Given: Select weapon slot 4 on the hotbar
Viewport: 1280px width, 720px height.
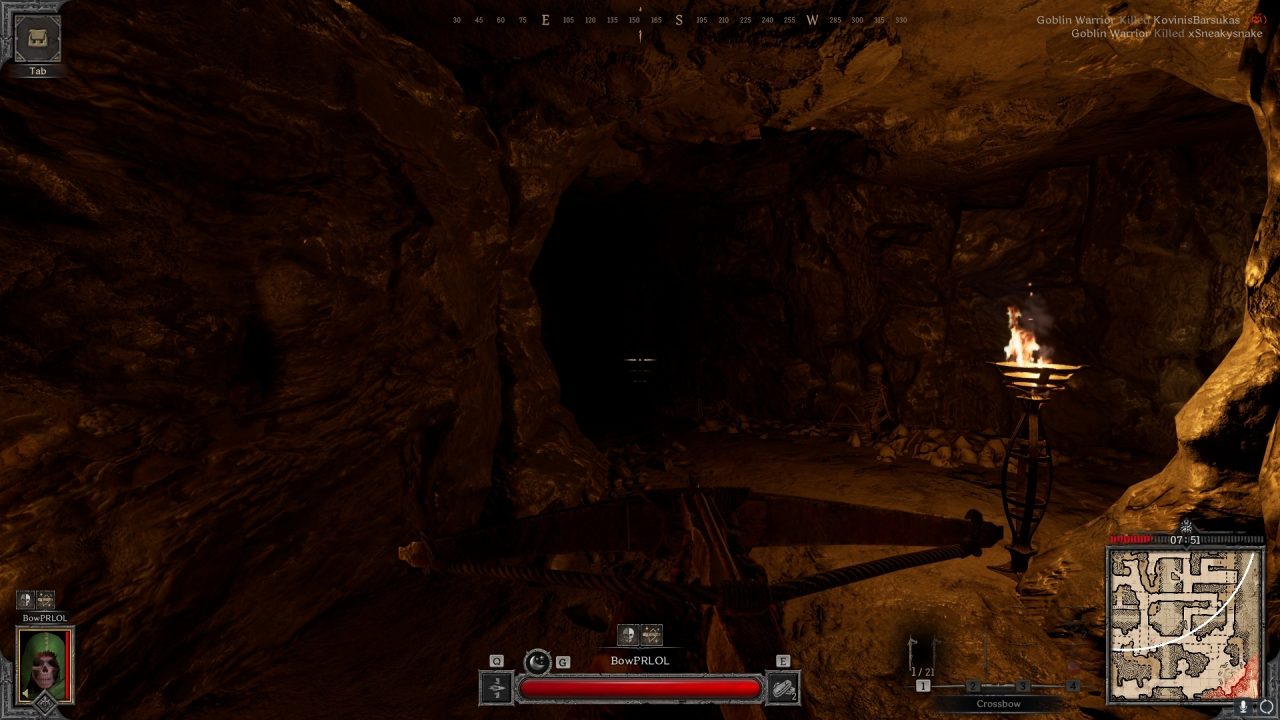Looking at the screenshot, I should click(1073, 685).
